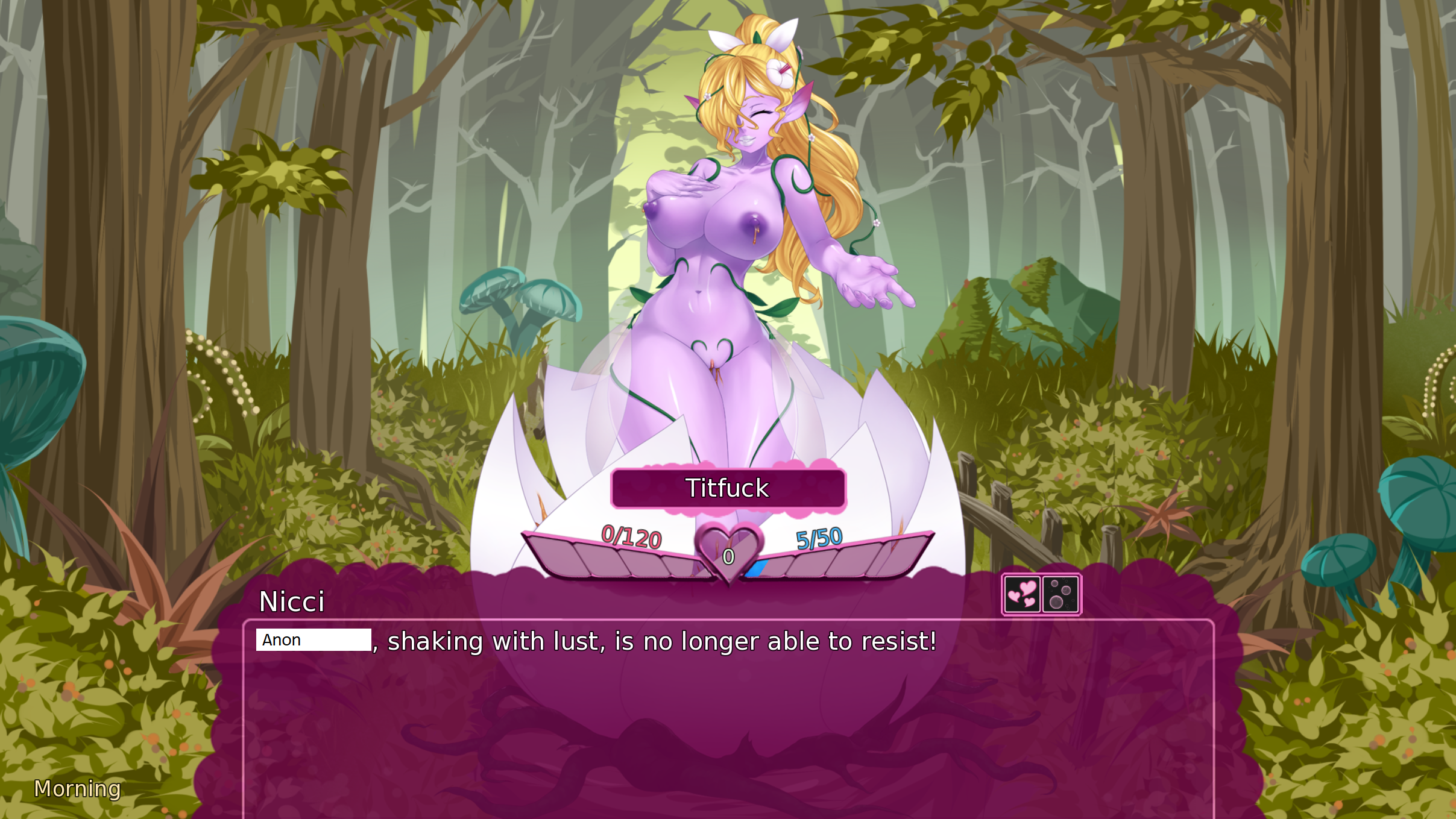Advance the Nicci dialogue message box

click(x=728, y=717)
